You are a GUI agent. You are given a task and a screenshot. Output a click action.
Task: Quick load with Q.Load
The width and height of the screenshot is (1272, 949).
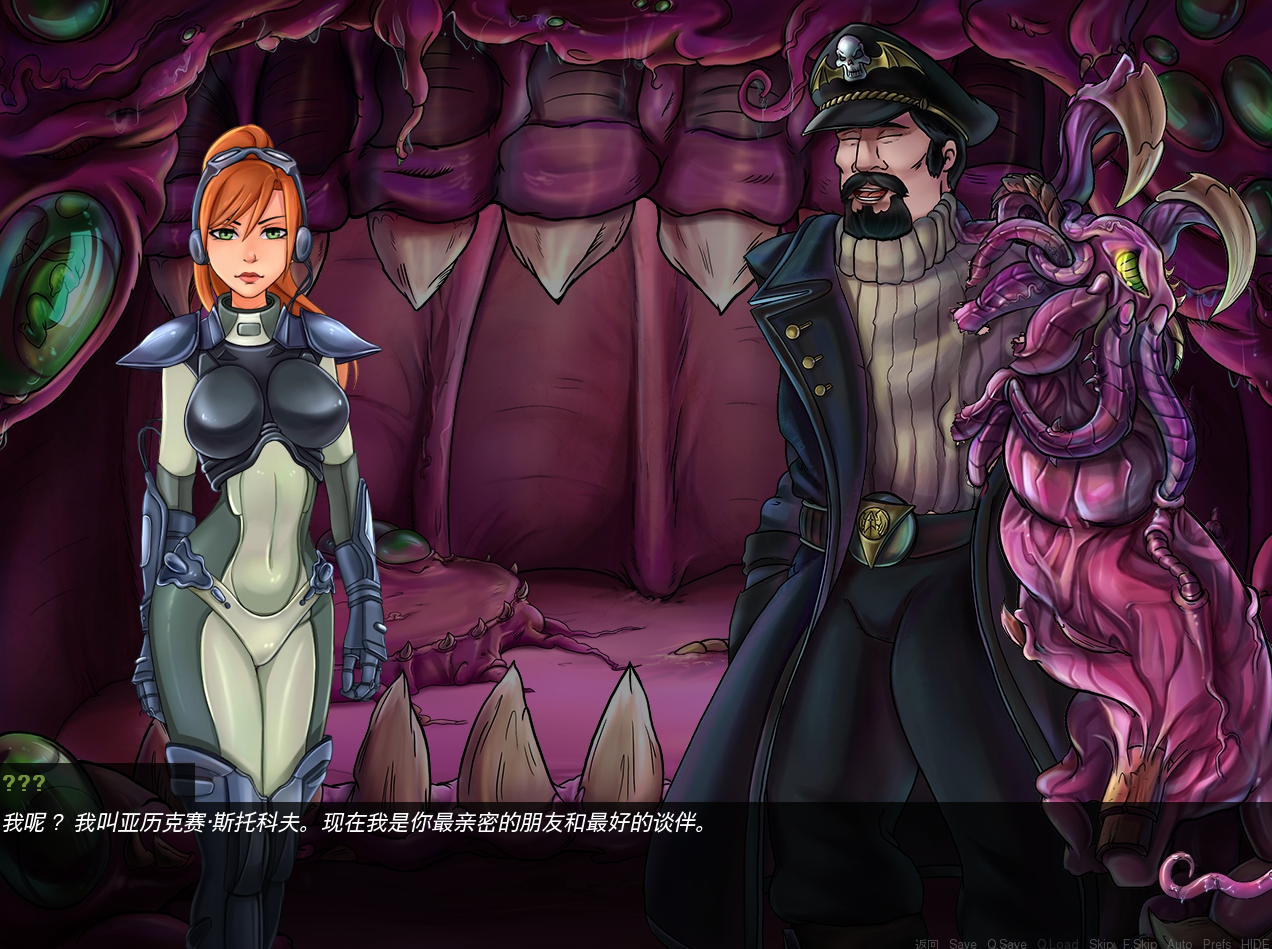1058,943
